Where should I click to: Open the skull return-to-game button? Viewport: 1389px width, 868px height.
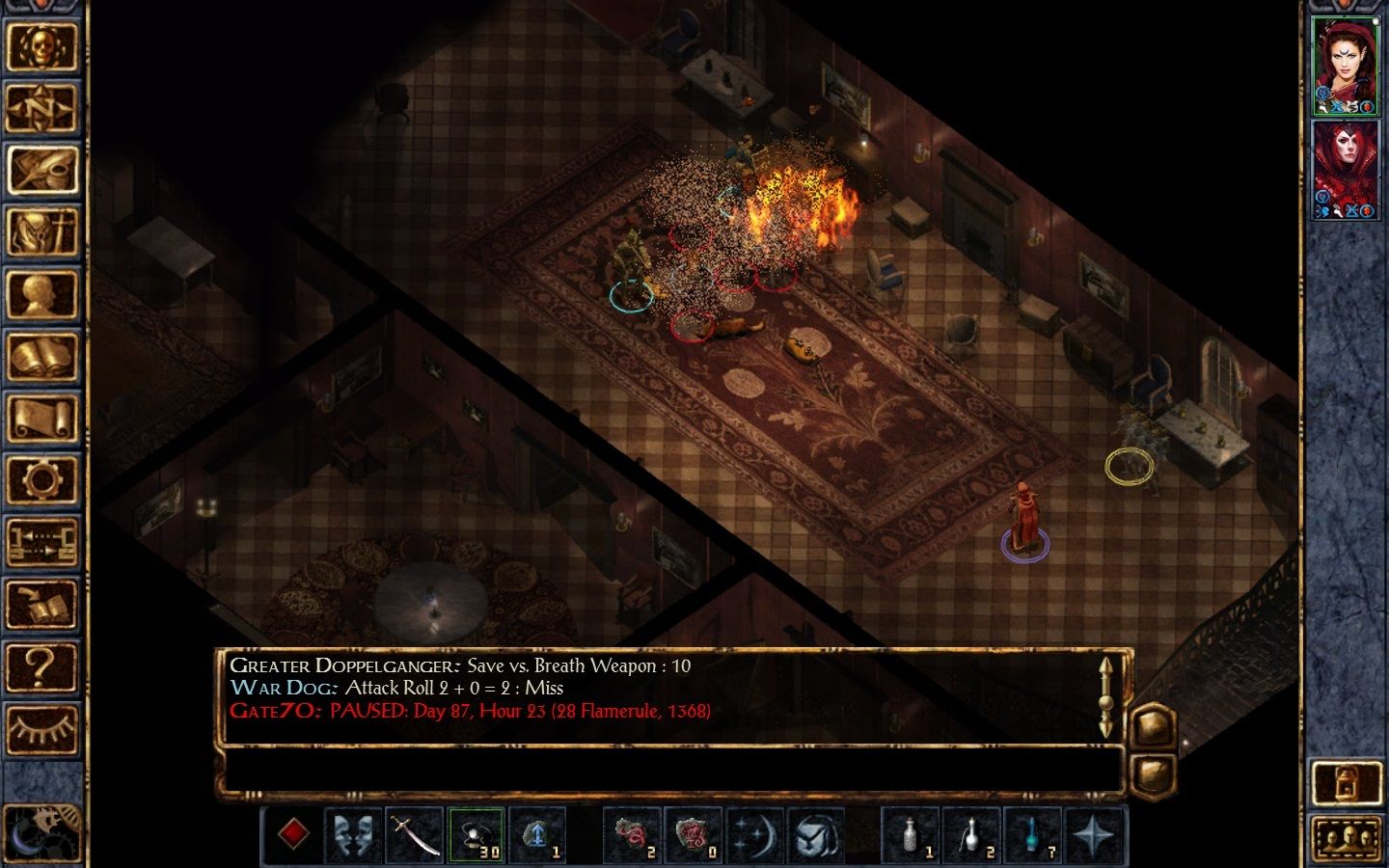tap(41, 45)
